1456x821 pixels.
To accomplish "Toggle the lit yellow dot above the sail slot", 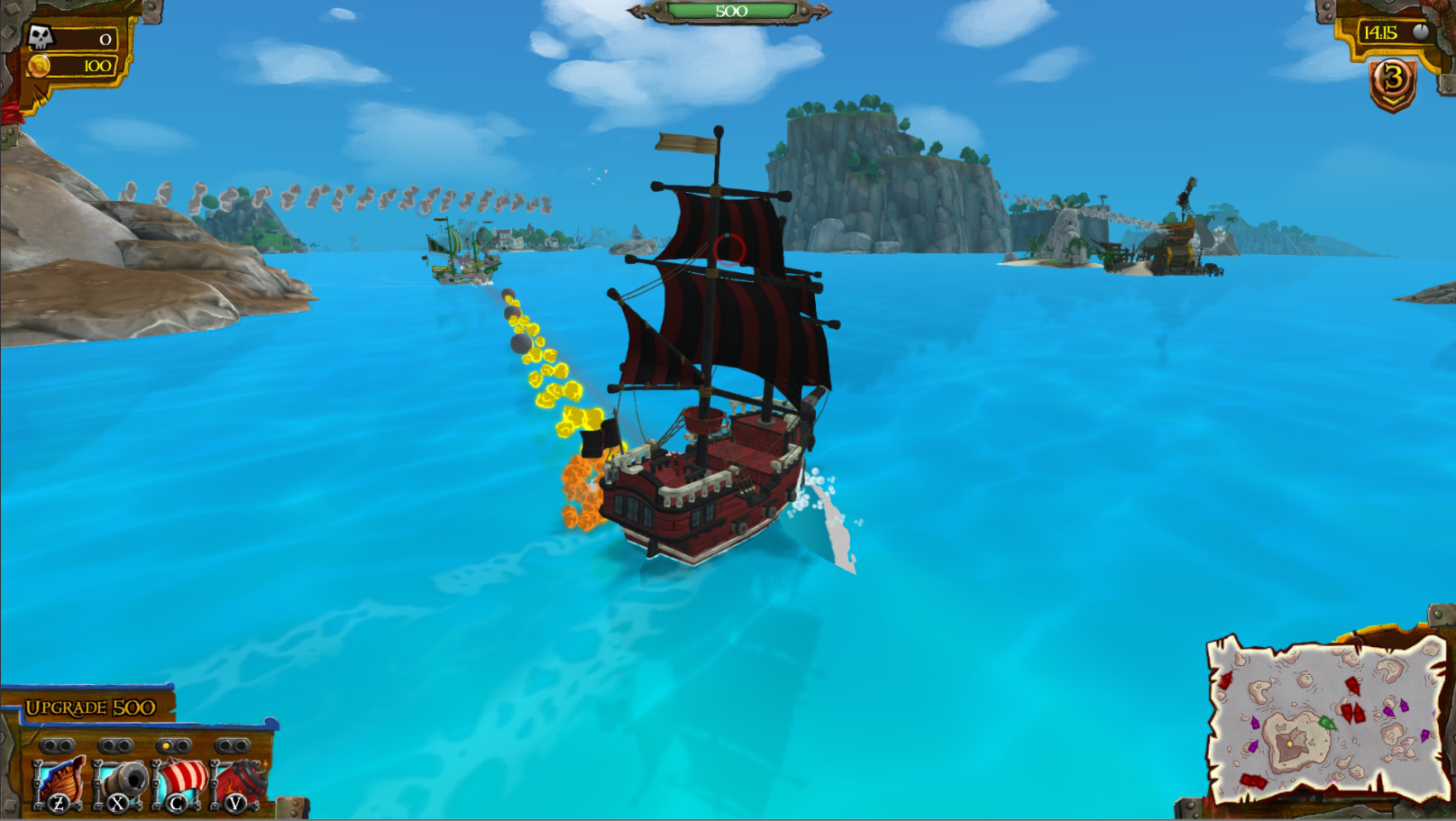I will (x=166, y=745).
